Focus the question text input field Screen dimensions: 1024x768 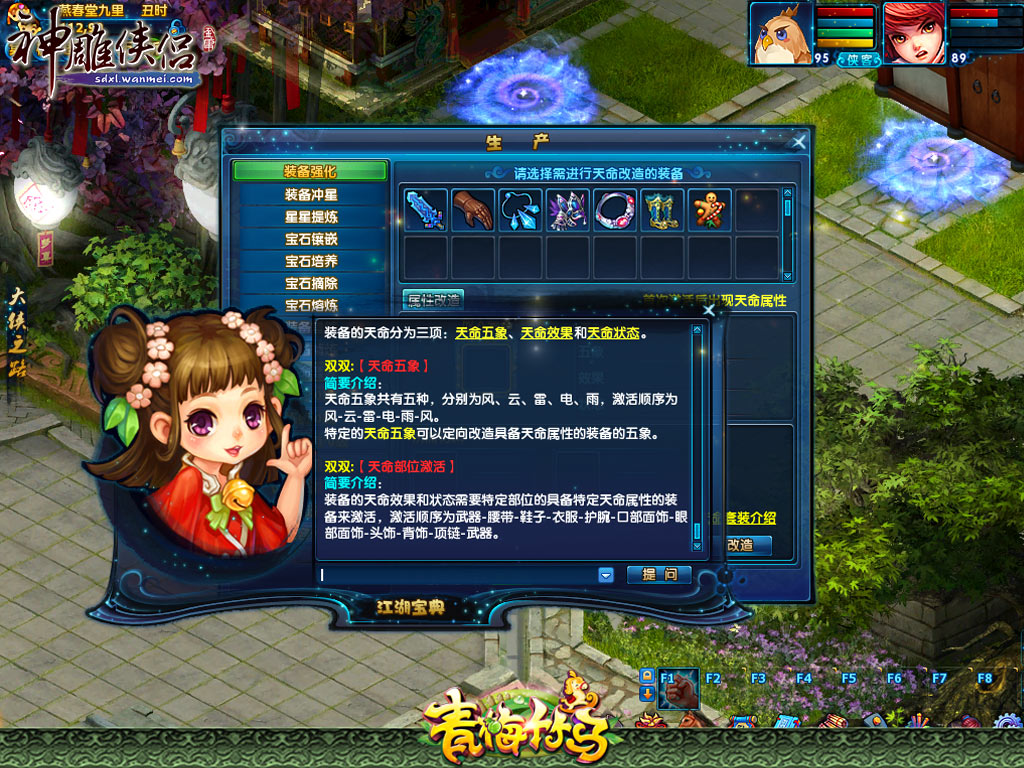point(455,575)
